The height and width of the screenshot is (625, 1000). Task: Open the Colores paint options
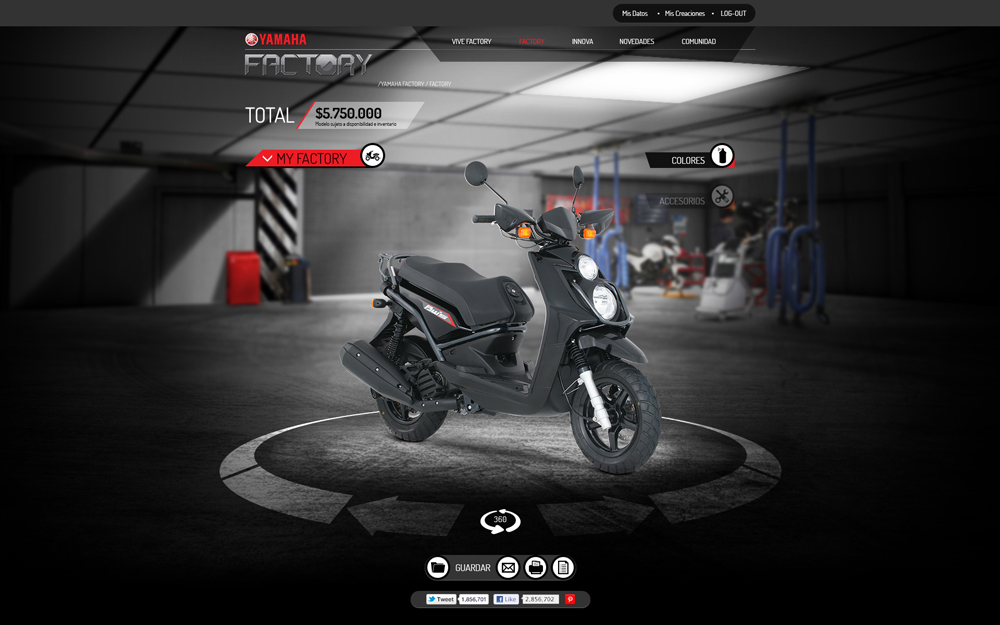click(x=721, y=156)
